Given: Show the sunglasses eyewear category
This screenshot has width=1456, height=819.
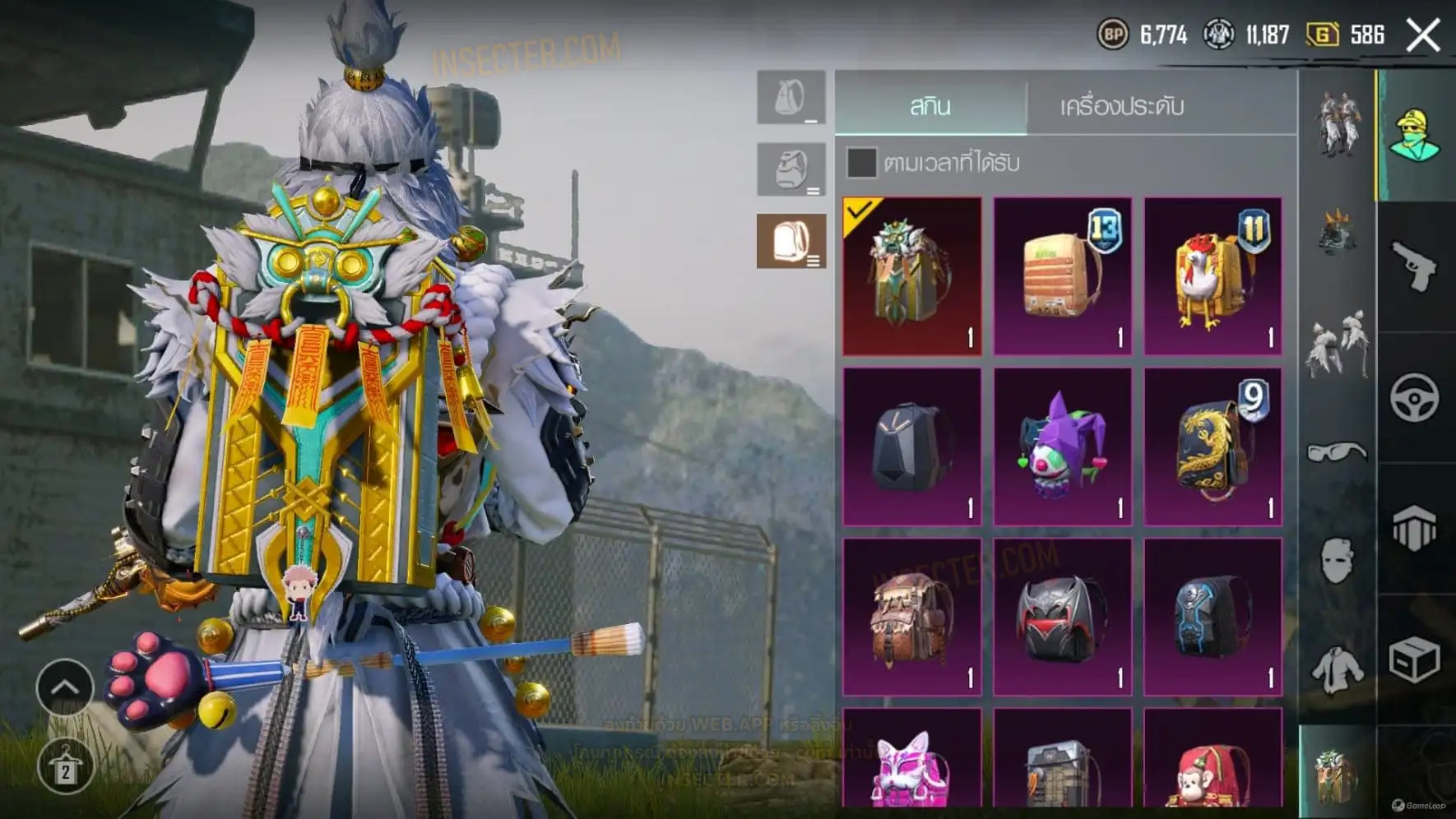Looking at the screenshot, I should pyautogui.click(x=1337, y=451).
